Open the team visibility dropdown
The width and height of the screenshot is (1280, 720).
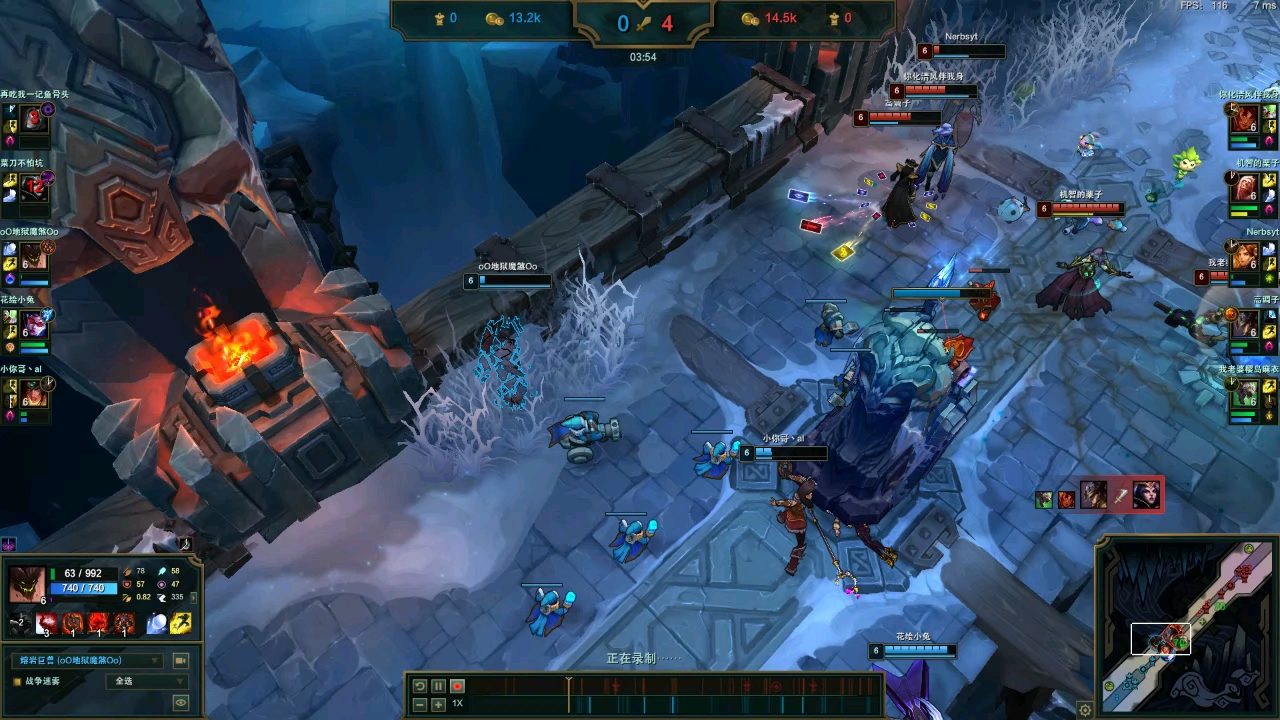(x=146, y=681)
